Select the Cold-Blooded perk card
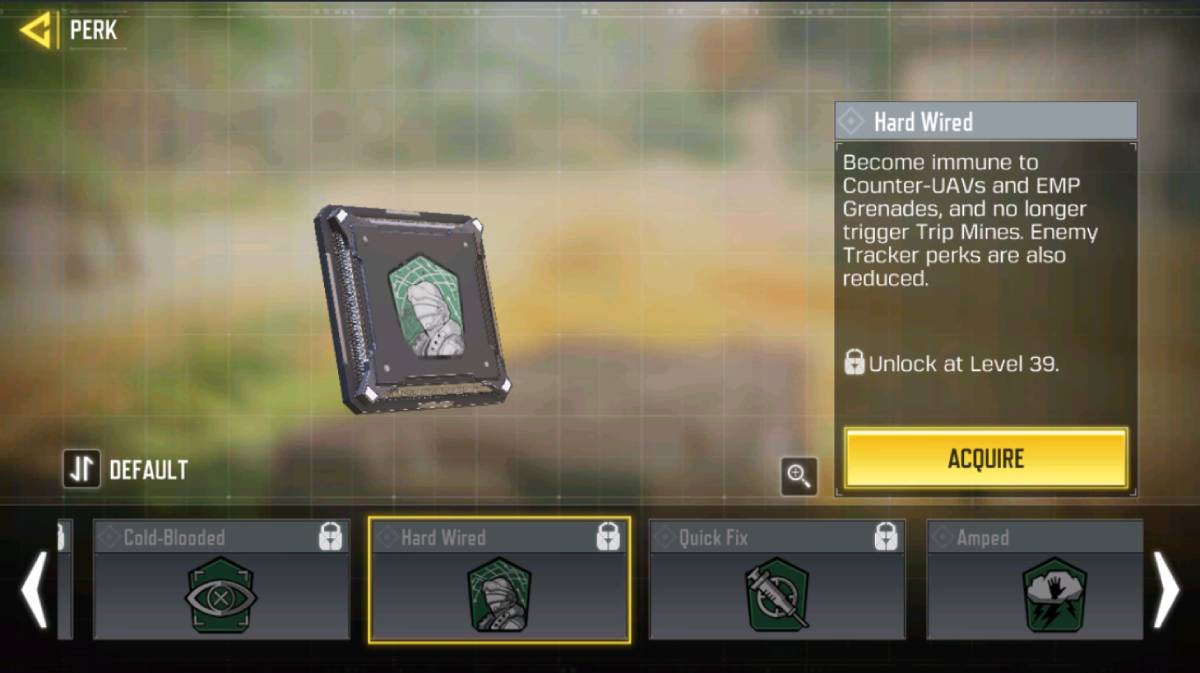 coord(221,580)
